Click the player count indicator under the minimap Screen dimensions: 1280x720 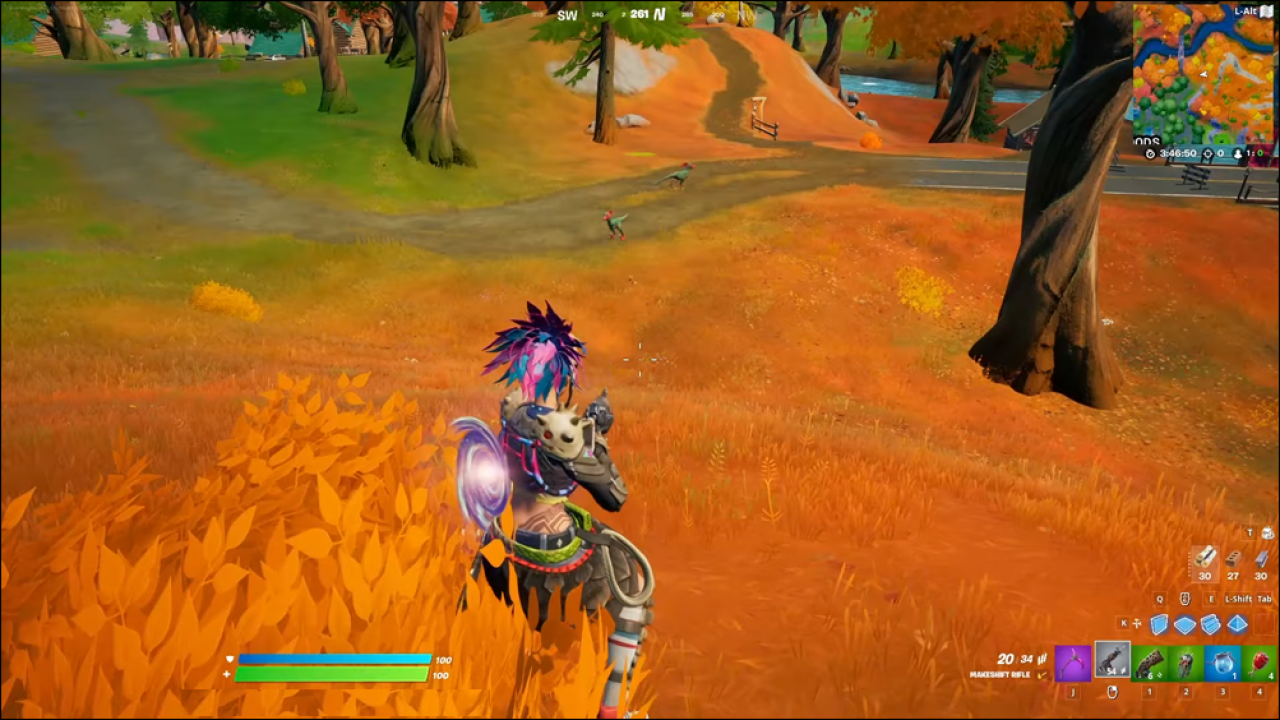tap(1248, 154)
